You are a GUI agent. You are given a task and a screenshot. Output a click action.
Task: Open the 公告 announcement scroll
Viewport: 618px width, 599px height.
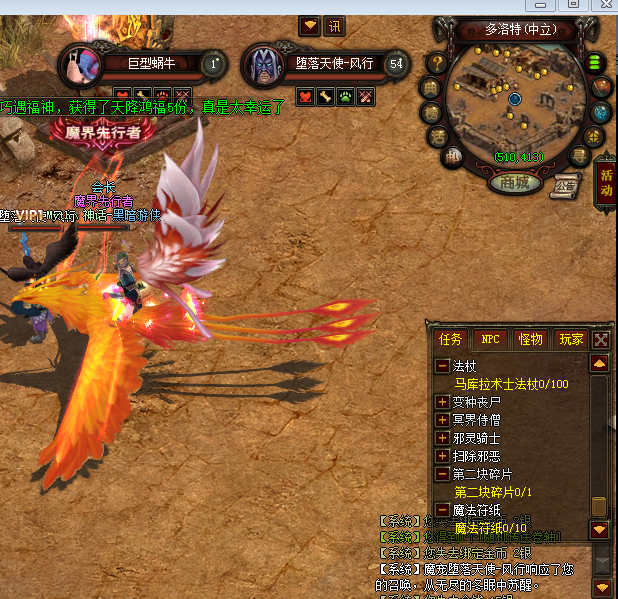[x=566, y=184]
